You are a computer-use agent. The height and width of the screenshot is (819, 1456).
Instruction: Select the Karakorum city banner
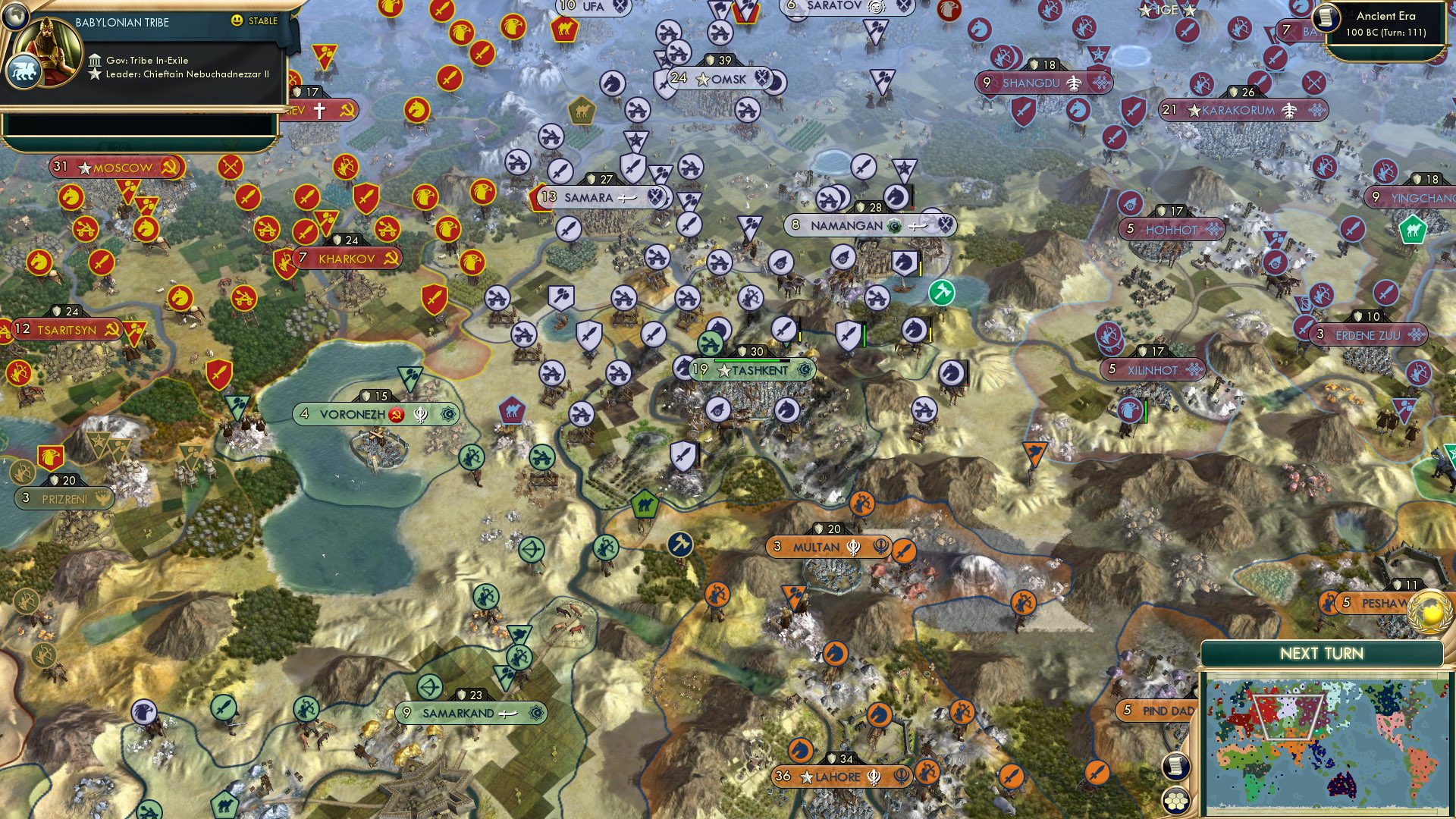pos(1230,110)
